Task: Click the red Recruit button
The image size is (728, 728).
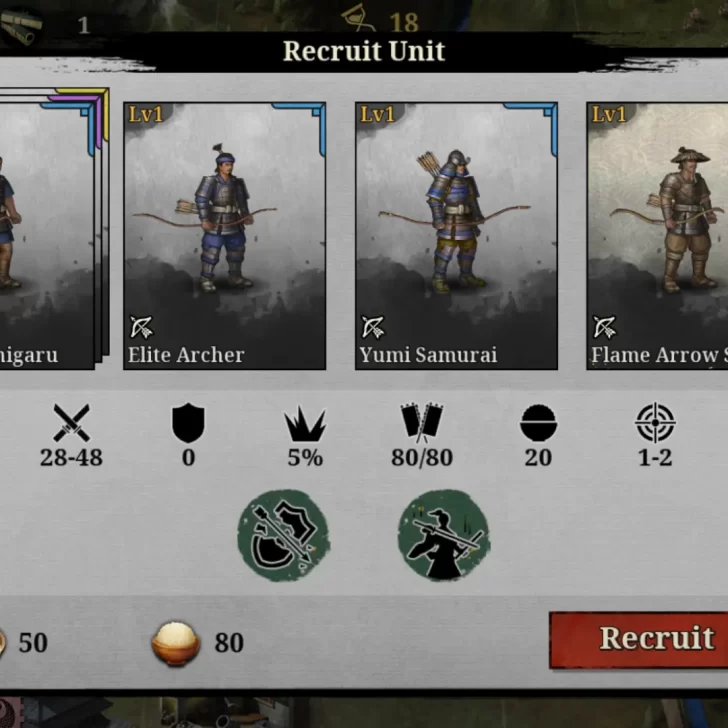Action: click(x=640, y=639)
